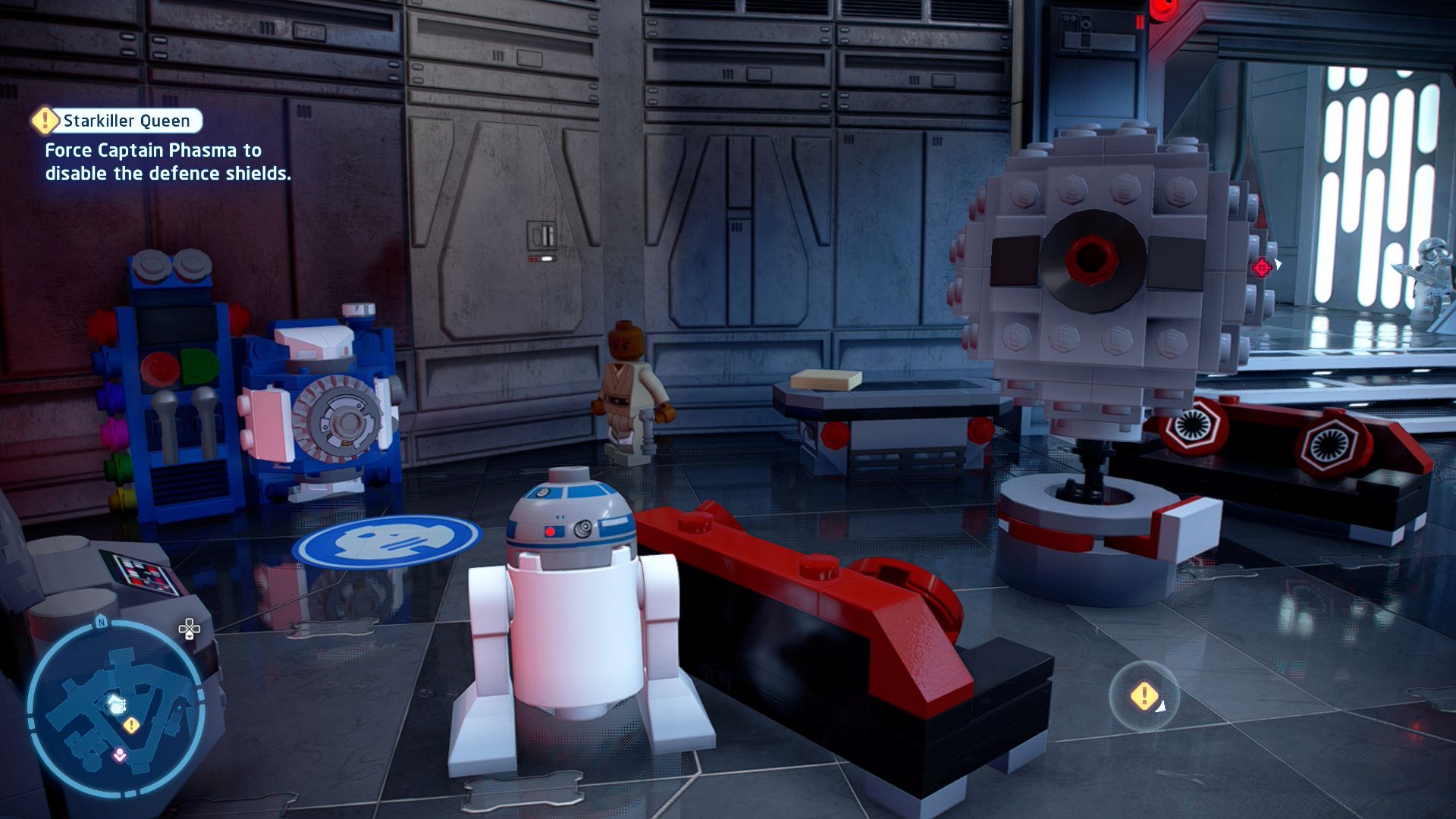Click the north compass indicator on minimap
The image size is (1456, 819).
[x=101, y=623]
